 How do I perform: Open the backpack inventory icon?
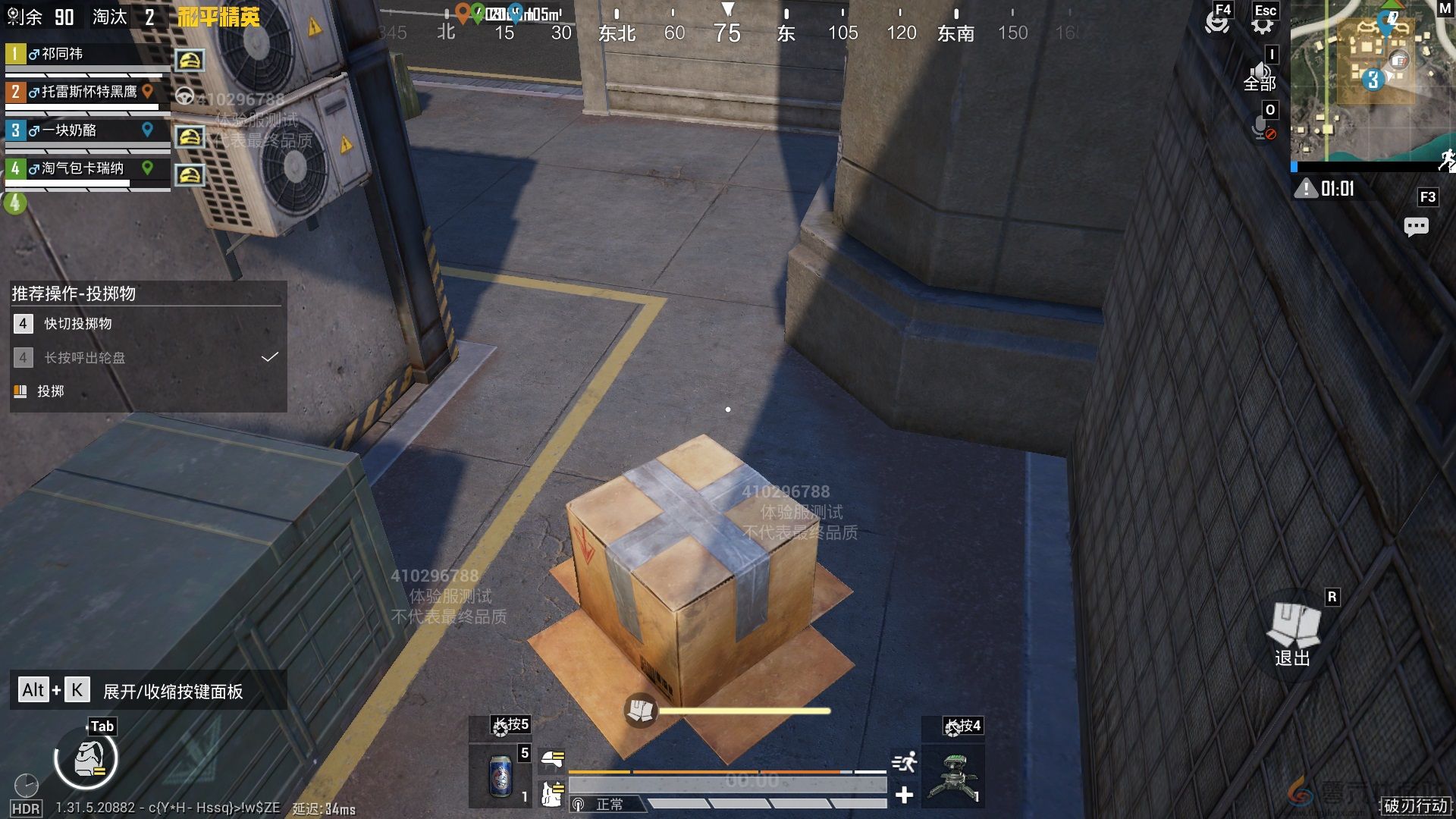(86, 759)
